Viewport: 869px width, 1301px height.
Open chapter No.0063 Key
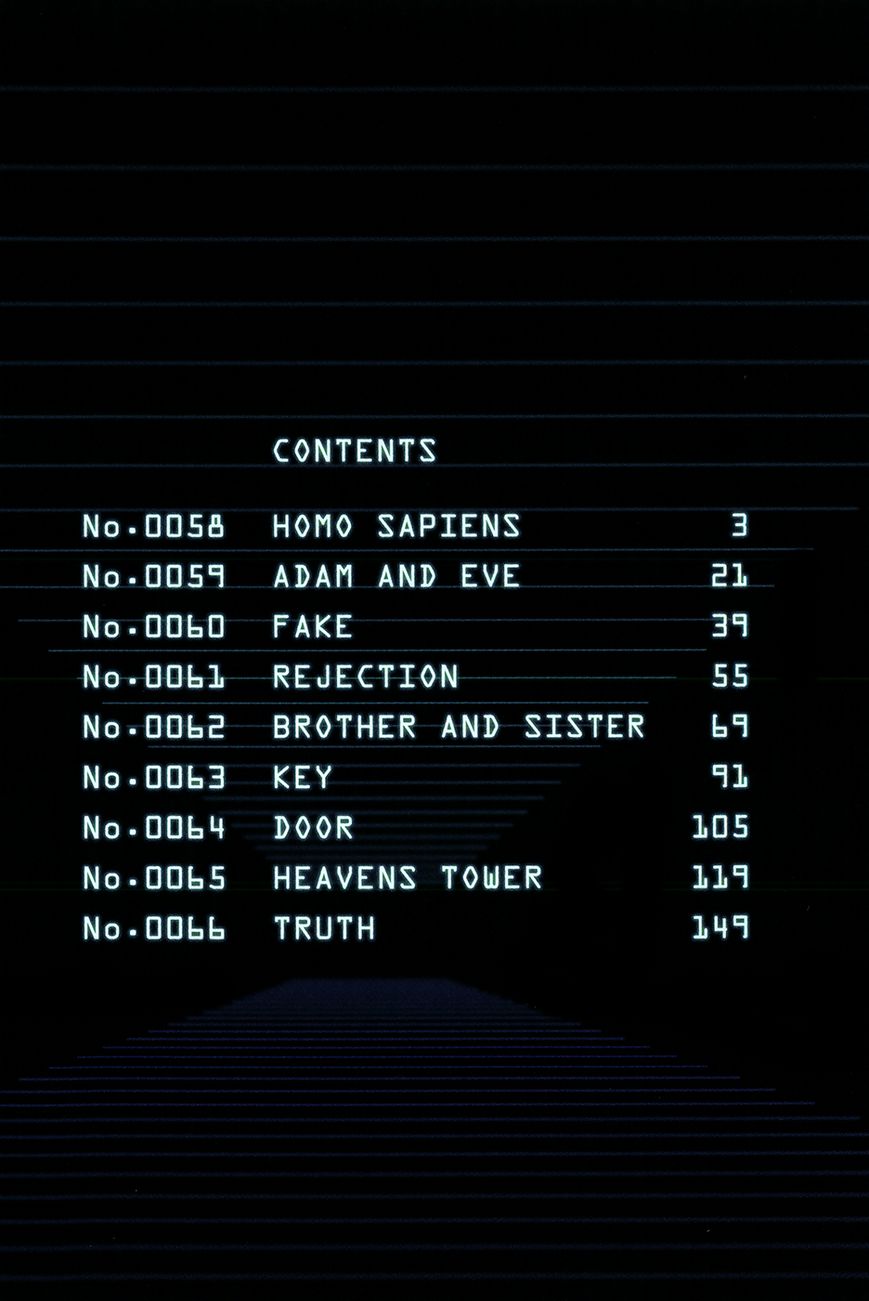pyautogui.click(x=302, y=777)
